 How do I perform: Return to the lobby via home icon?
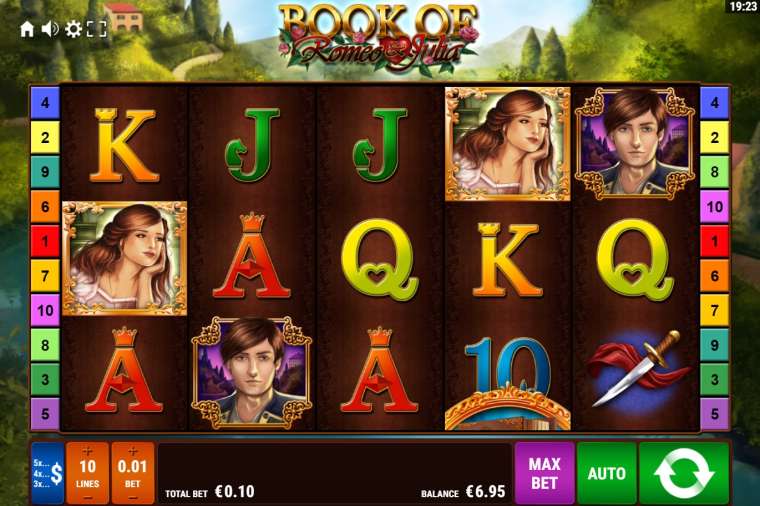(x=27, y=29)
